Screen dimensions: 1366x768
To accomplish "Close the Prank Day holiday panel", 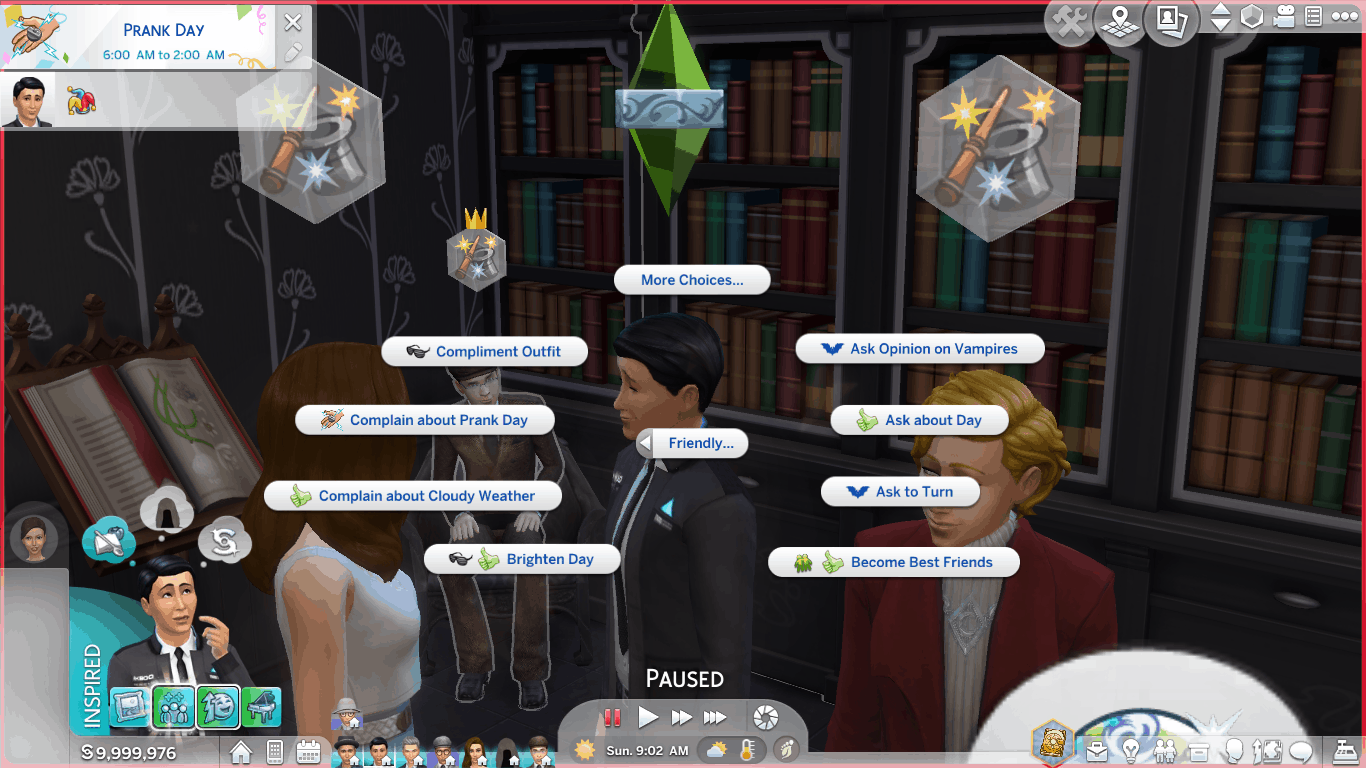I will coord(292,22).
